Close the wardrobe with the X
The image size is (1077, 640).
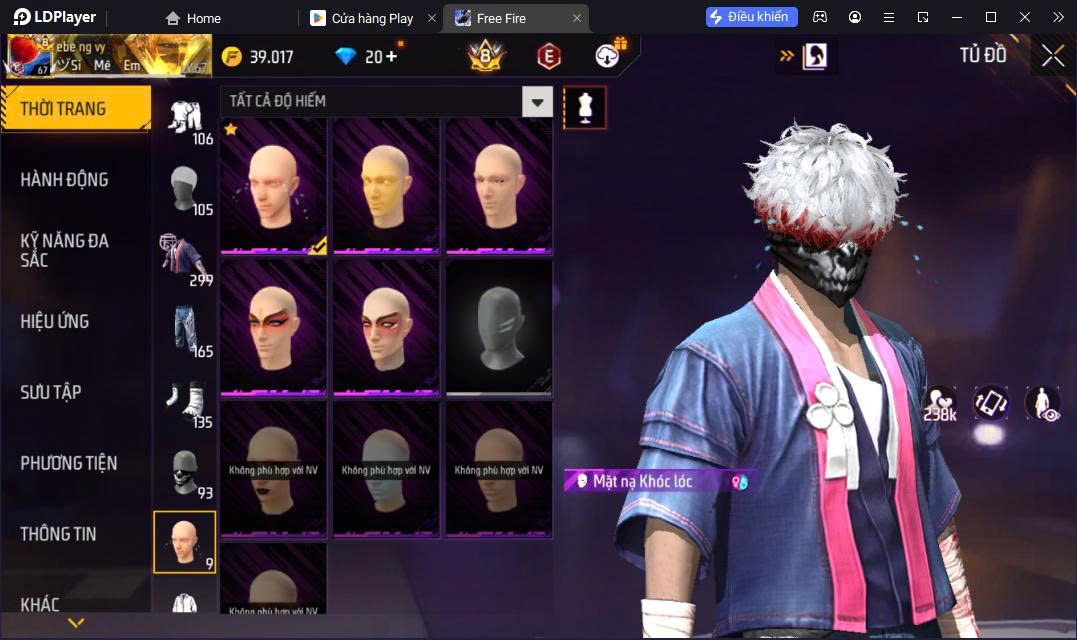[x=1052, y=56]
